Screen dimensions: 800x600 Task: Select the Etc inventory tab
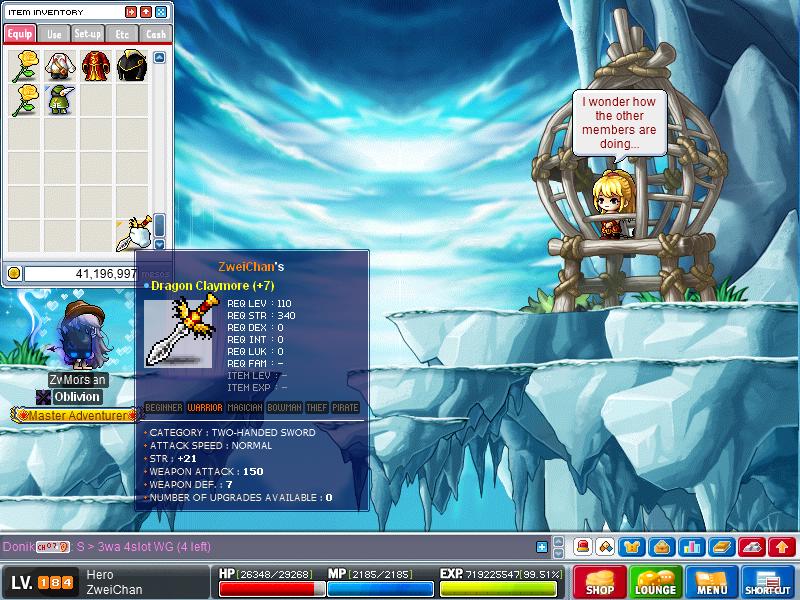122,33
